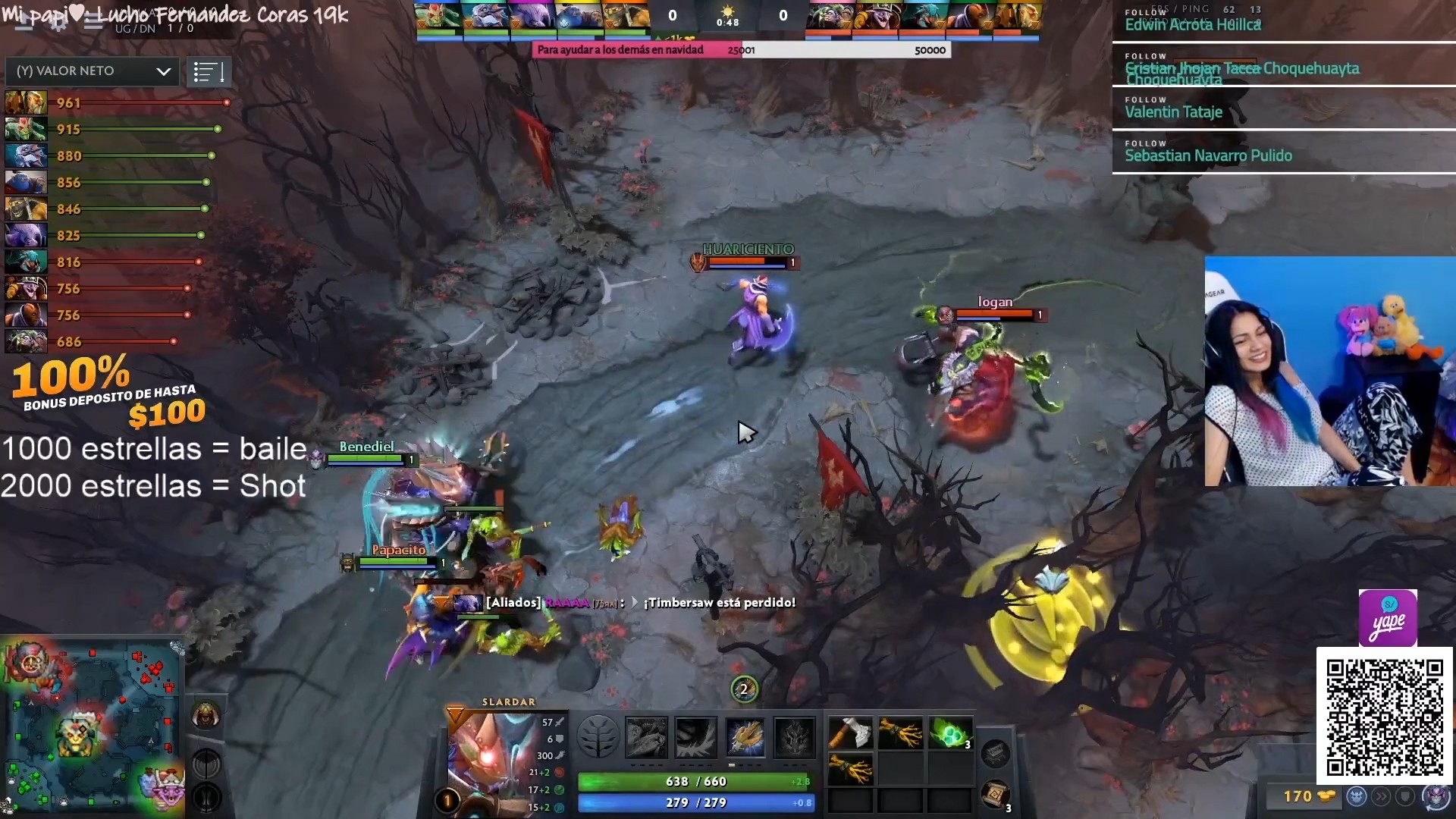The height and width of the screenshot is (819, 1456).
Task: Use the Town Portal Scroll
Action: tap(996, 795)
